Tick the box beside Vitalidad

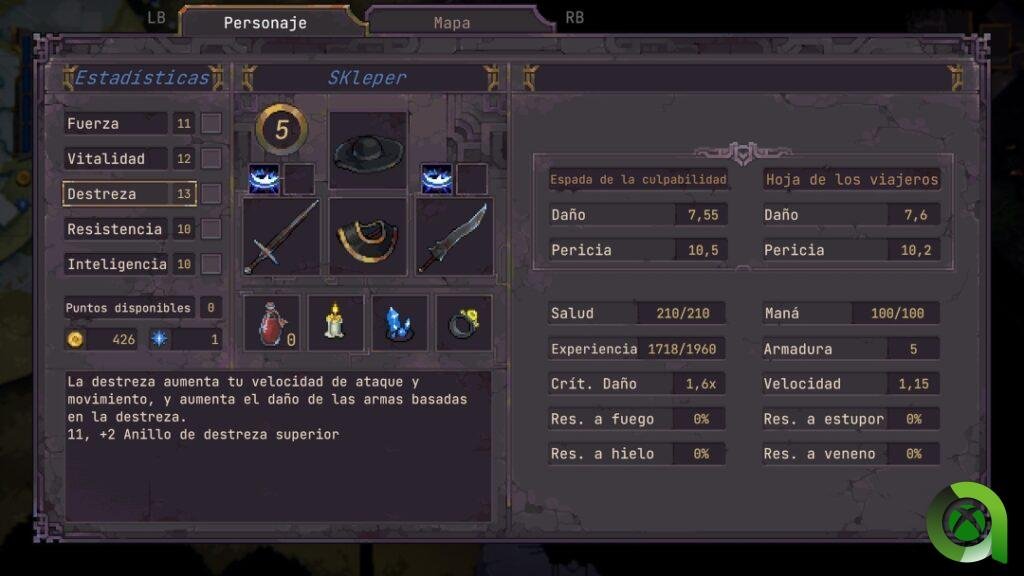[211, 159]
